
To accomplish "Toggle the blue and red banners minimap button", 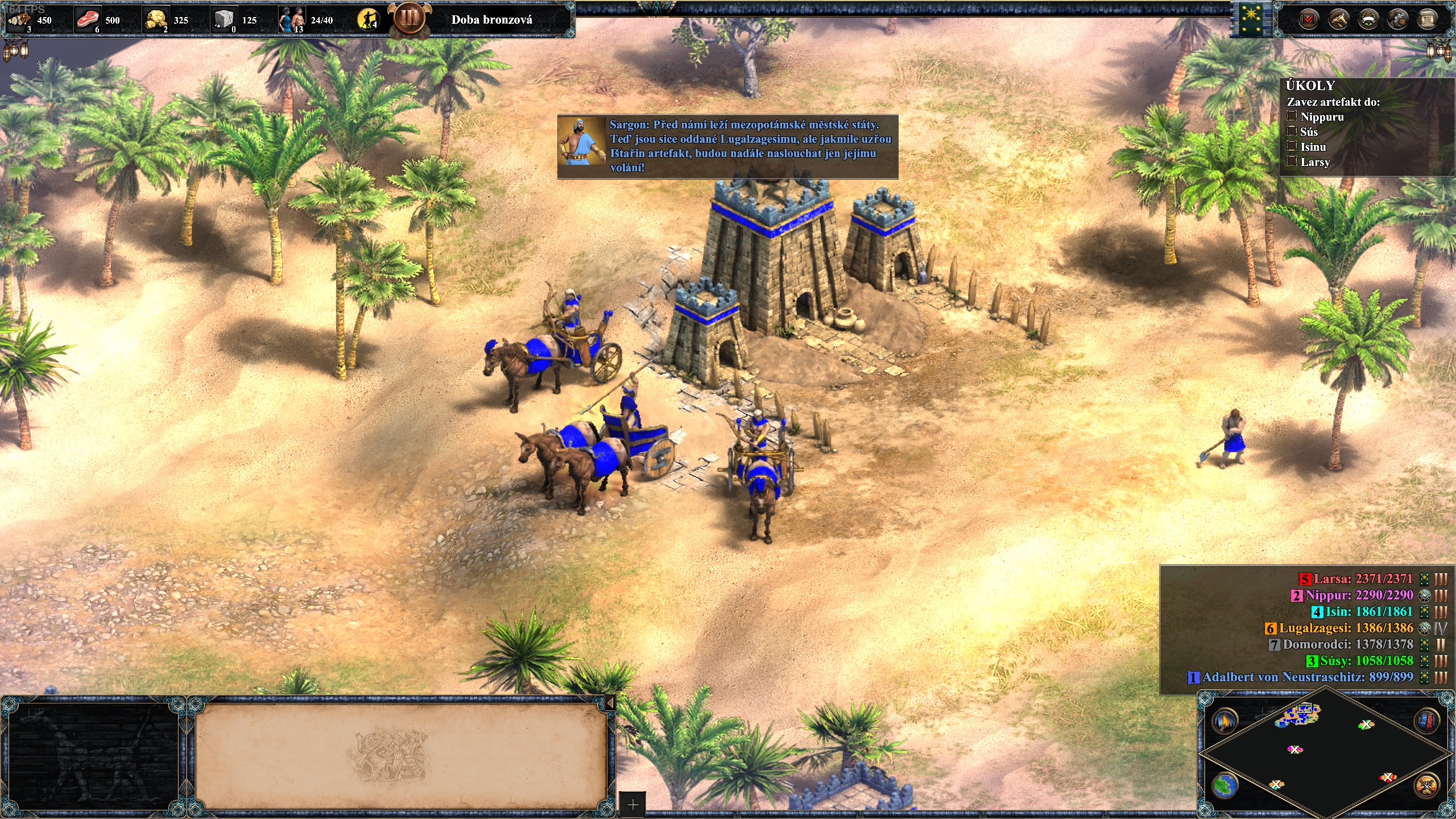I will [x=1427, y=721].
